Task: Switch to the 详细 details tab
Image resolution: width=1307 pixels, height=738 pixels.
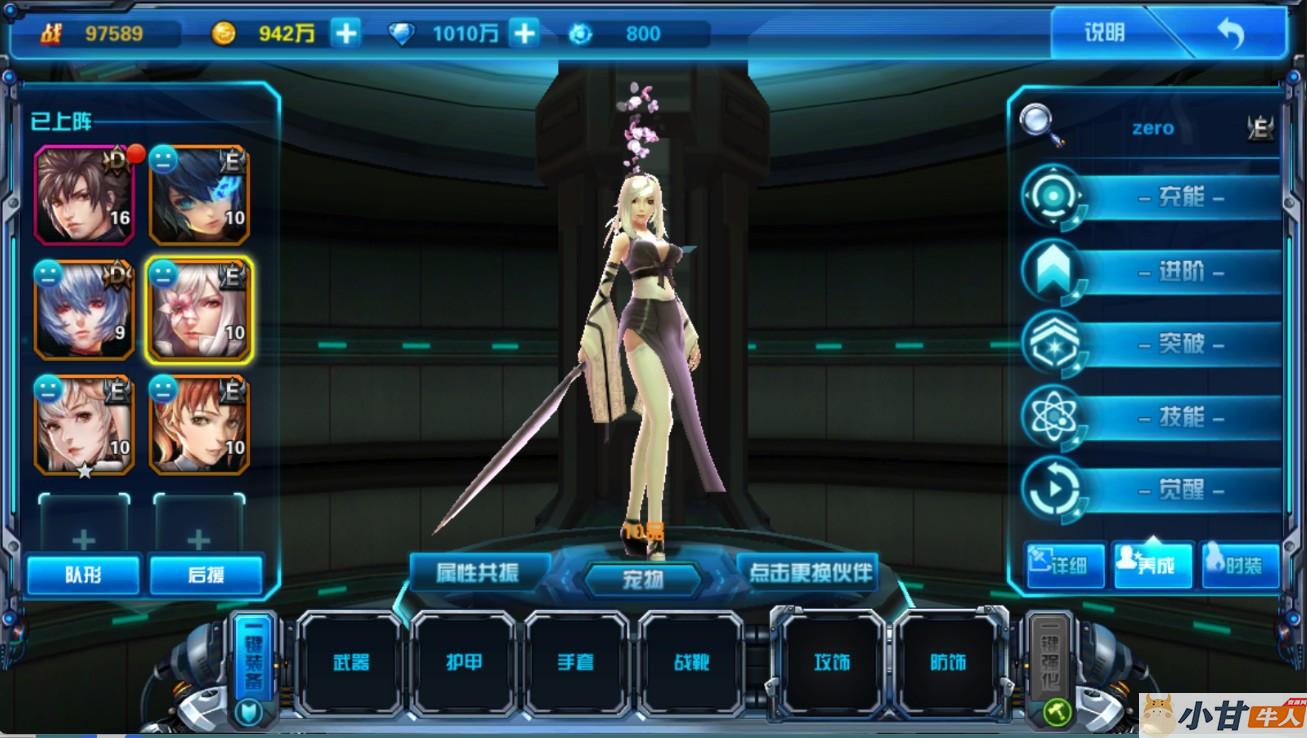Action: [x=1065, y=566]
